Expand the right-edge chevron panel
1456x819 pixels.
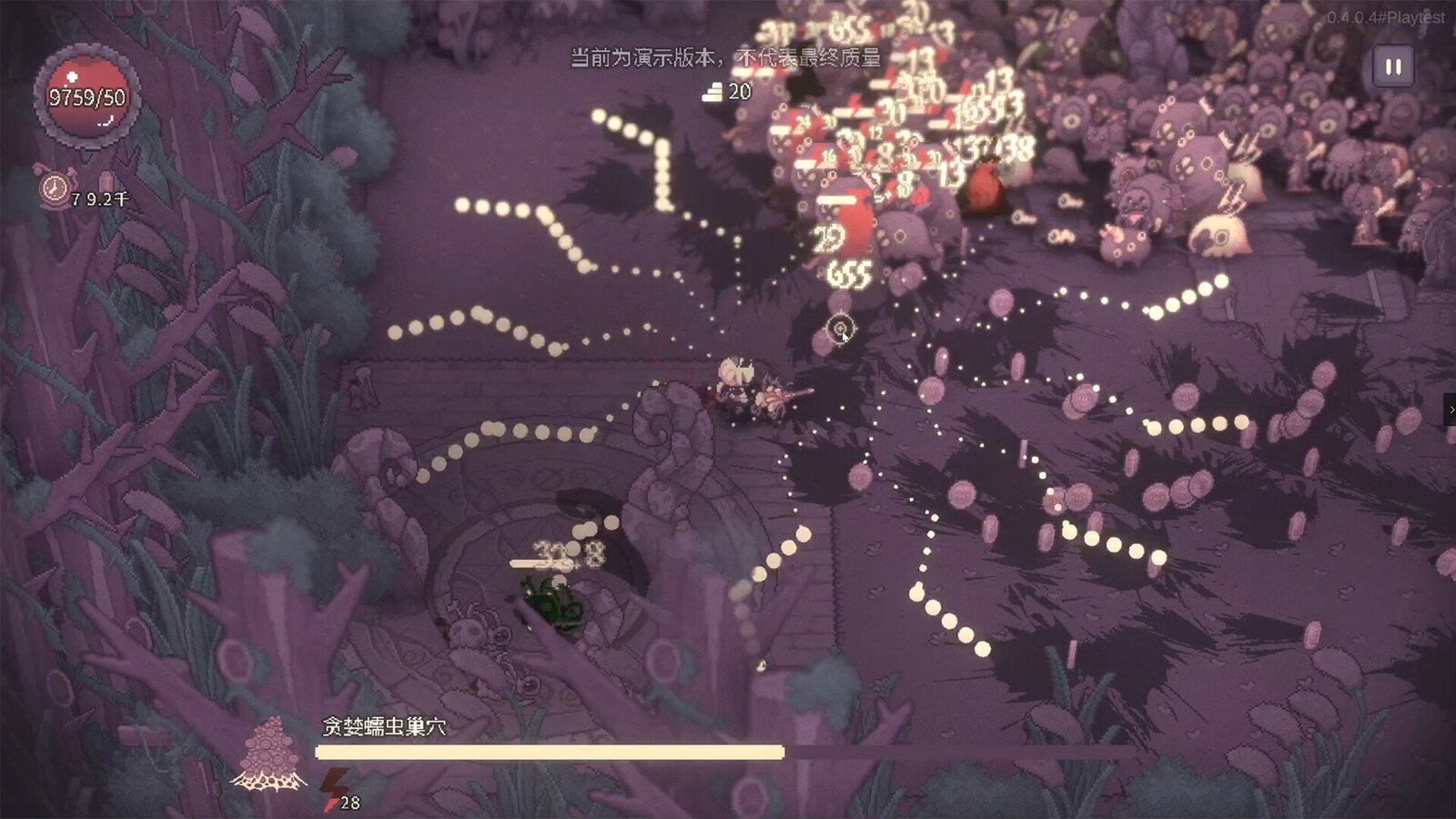click(x=1450, y=410)
